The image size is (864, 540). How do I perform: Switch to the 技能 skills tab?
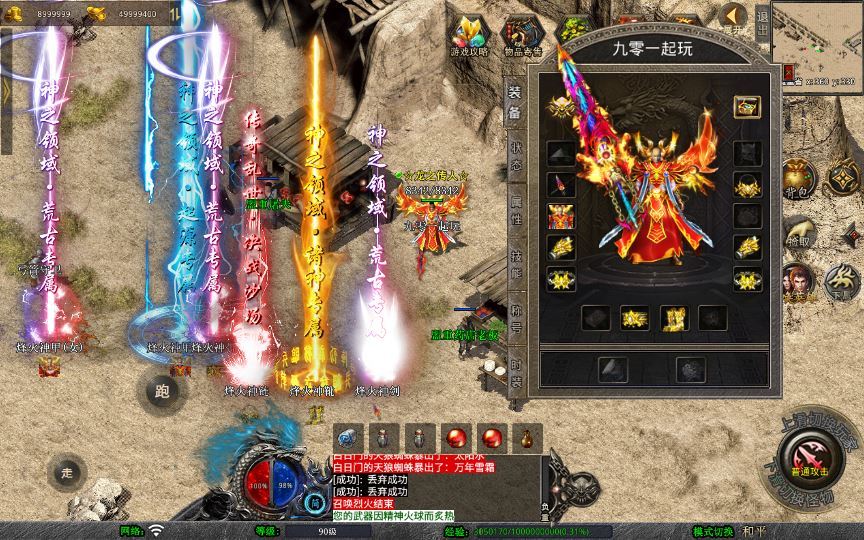515,255
